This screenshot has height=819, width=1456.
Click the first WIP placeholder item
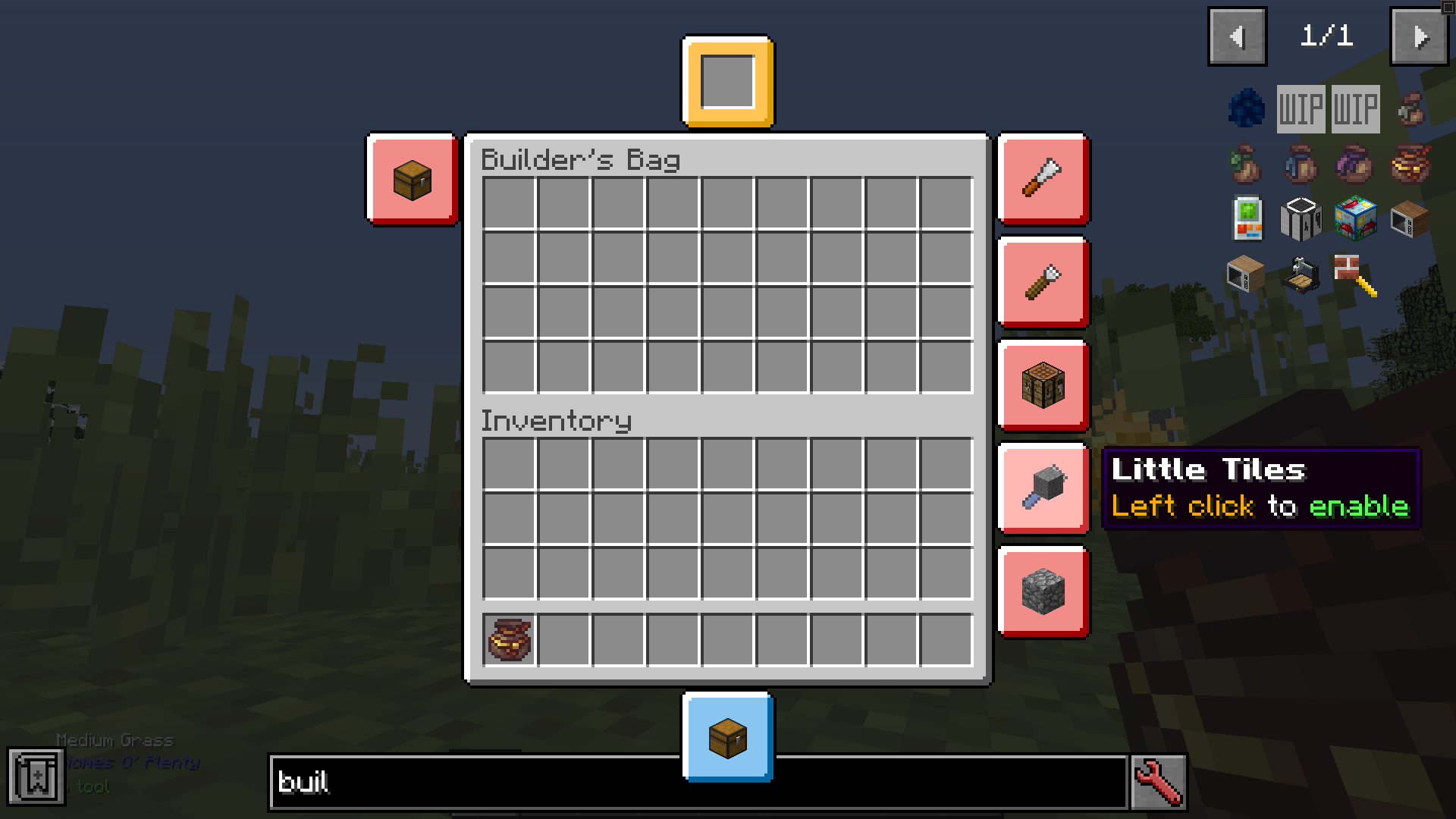[x=1300, y=108]
